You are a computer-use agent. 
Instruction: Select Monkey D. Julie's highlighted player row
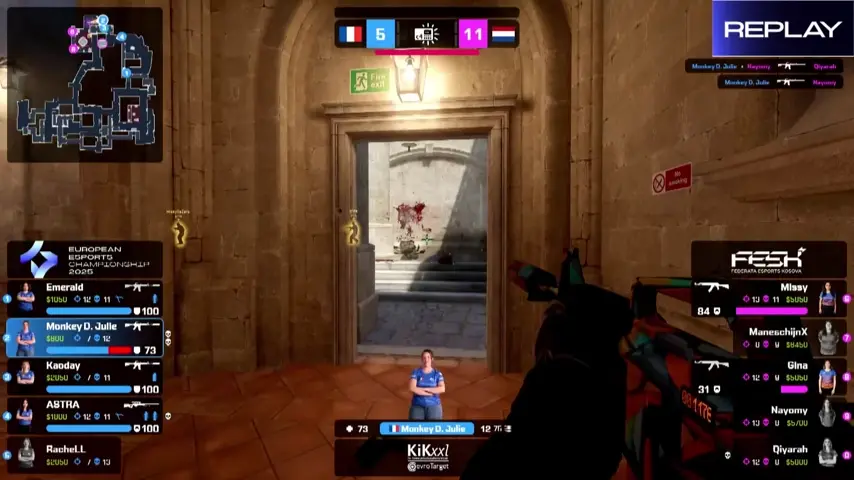point(84,338)
